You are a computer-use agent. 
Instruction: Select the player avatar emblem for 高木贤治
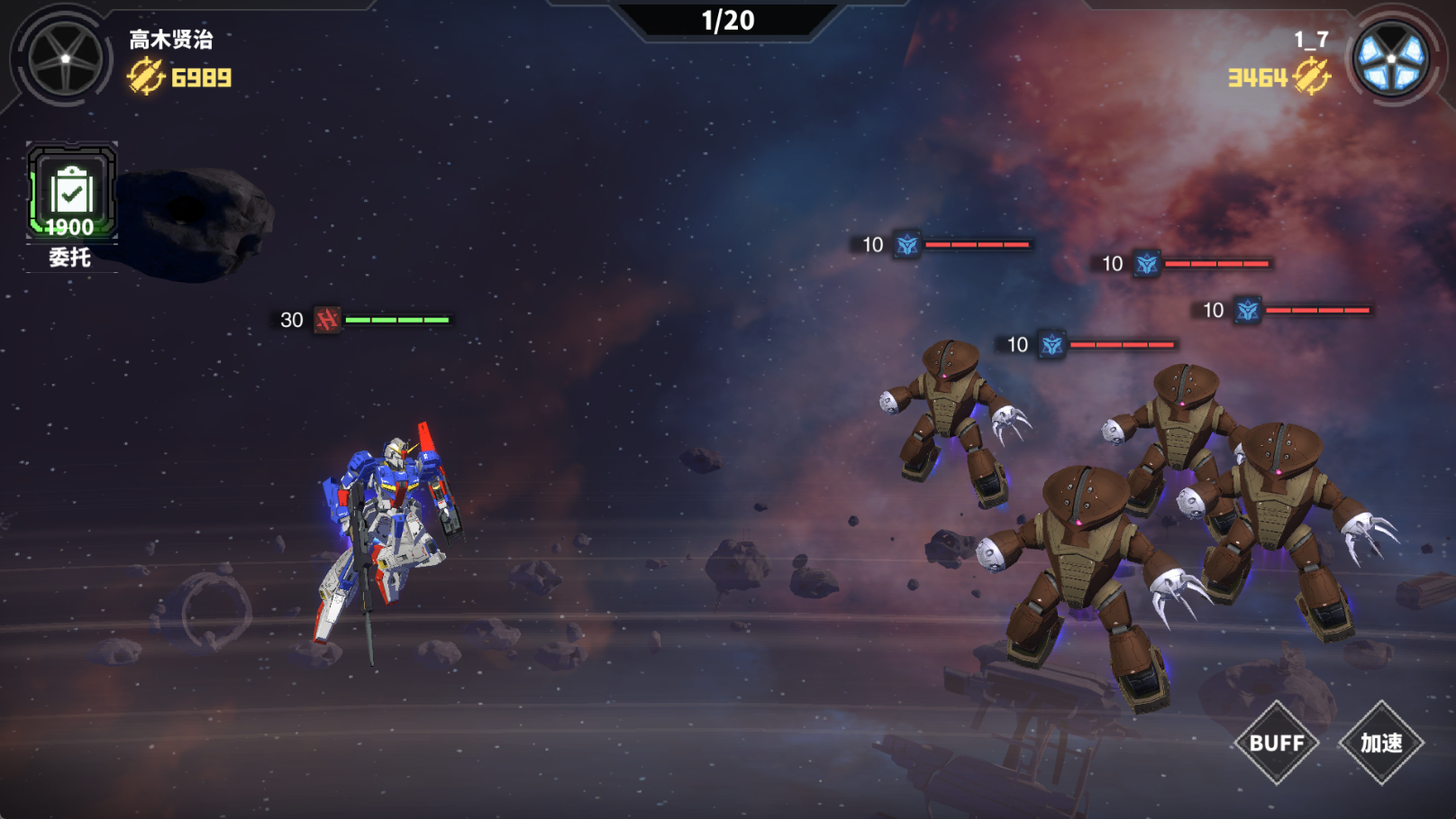point(65,59)
